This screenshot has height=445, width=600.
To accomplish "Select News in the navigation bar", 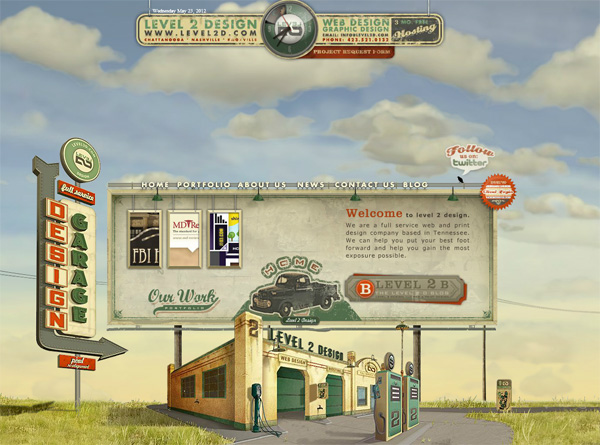I will coord(311,185).
